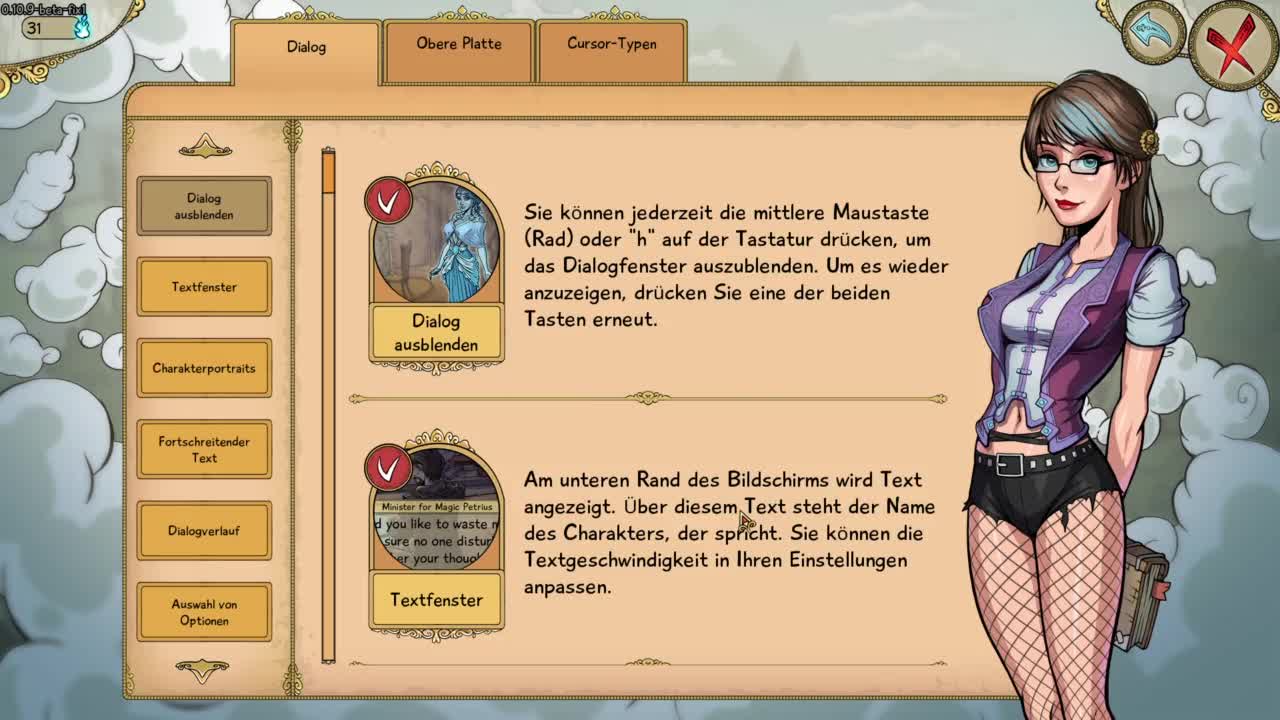1280x720 pixels.
Task: Select Charakterportraits in the sidebar
Action: (204, 368)
